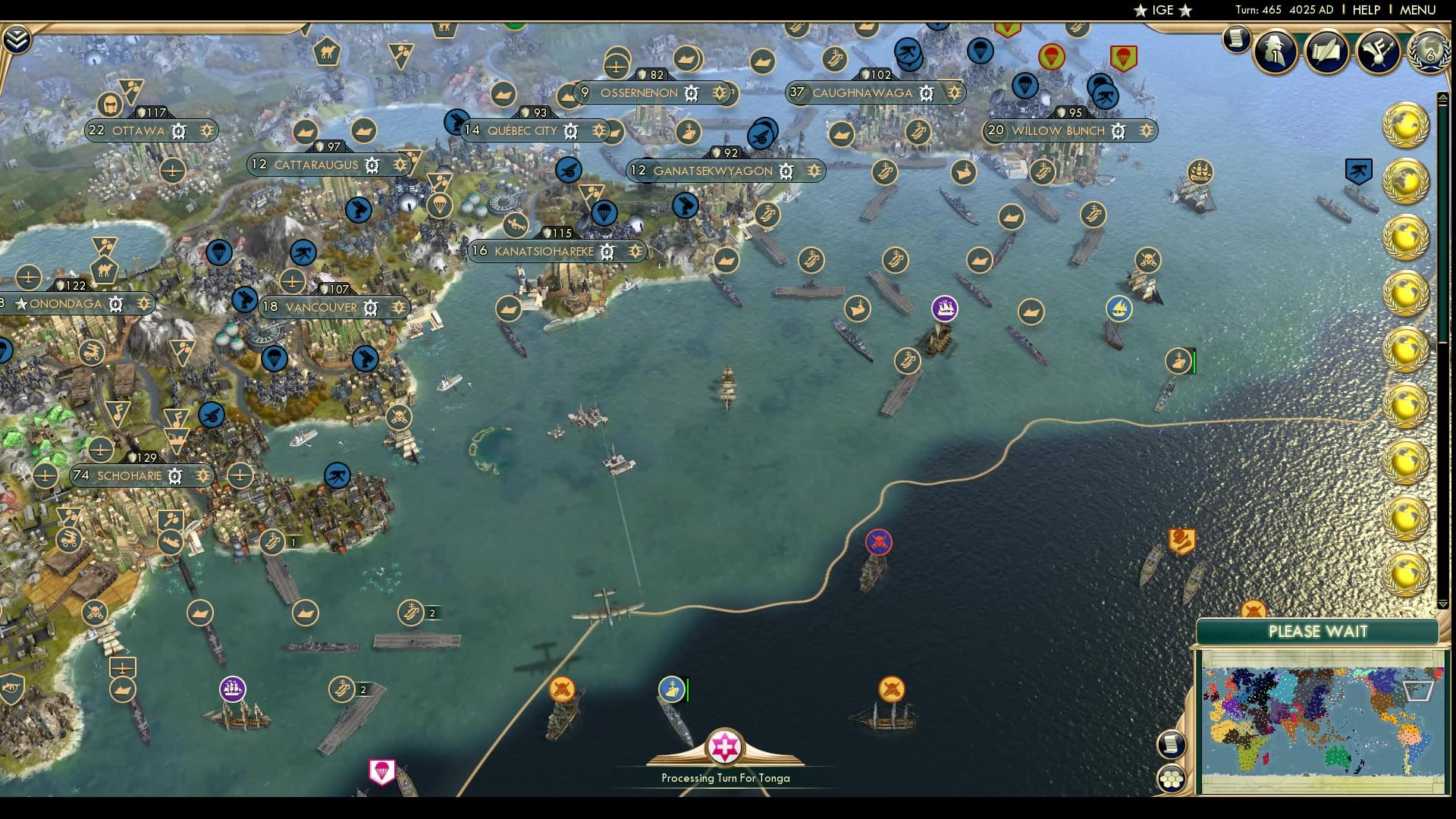Click Schoharie's production gear icon
The height and width of the screenshot is (819, 1456).
174,476
